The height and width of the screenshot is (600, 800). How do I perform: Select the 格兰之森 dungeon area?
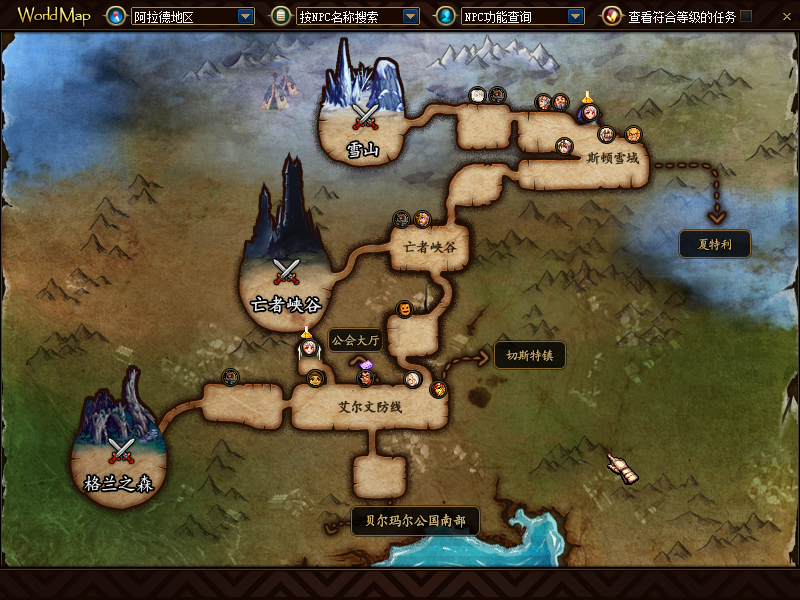(120, 455)
